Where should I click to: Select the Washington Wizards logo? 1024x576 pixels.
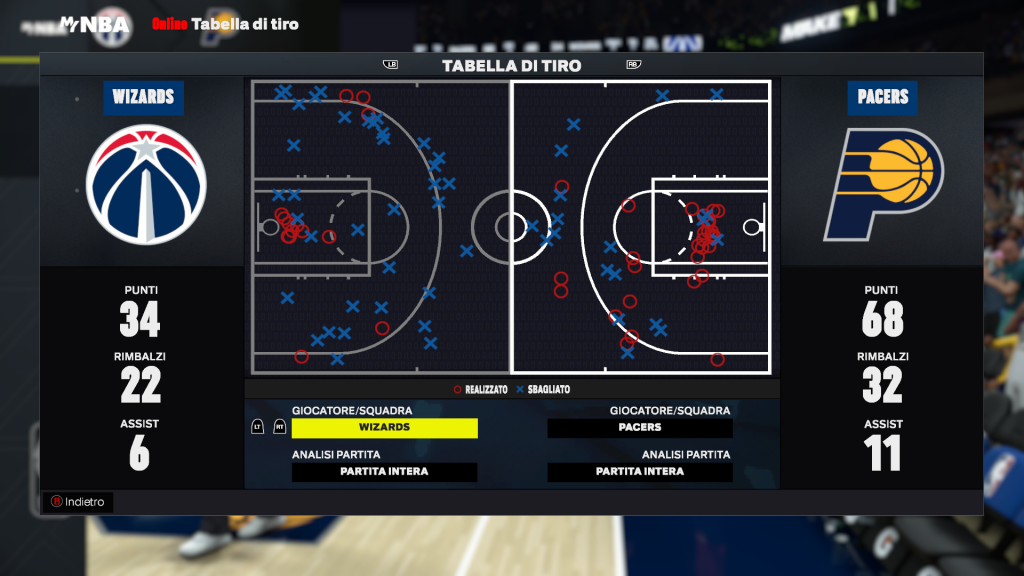pyautogui.click(x=146, y=184)
